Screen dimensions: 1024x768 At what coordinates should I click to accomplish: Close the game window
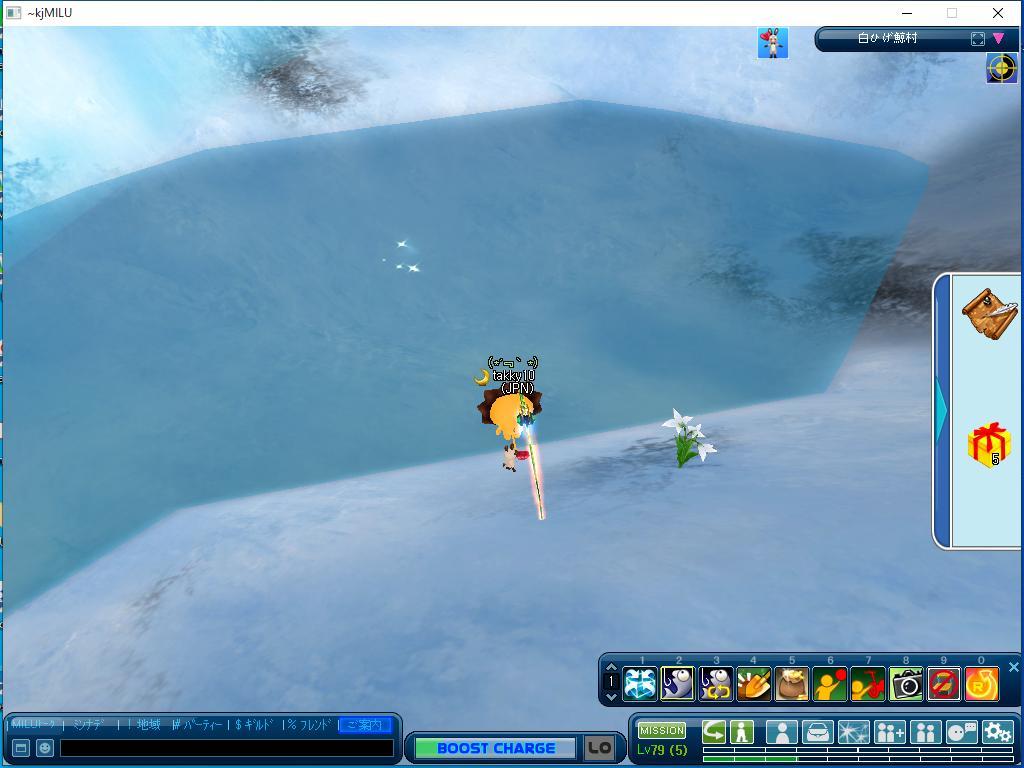pos(997,13)
